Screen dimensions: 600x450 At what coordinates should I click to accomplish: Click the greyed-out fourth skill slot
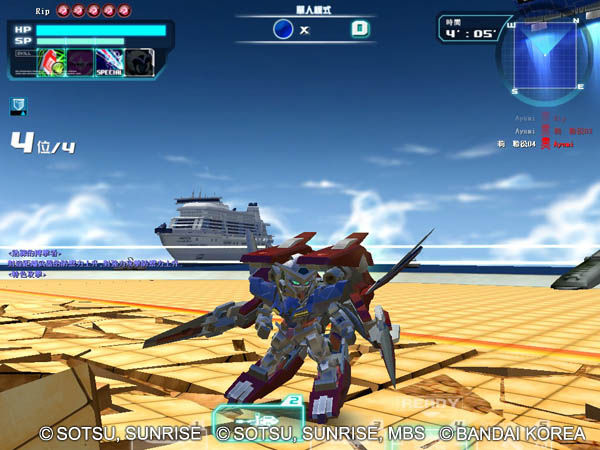click(139, 62)
